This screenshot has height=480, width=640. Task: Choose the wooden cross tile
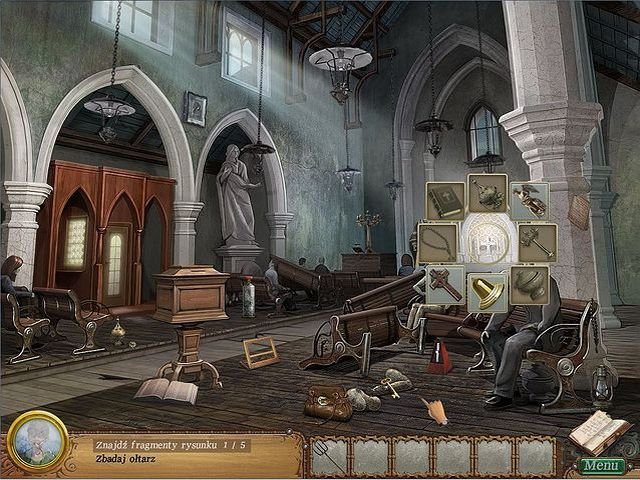[444, 284]
